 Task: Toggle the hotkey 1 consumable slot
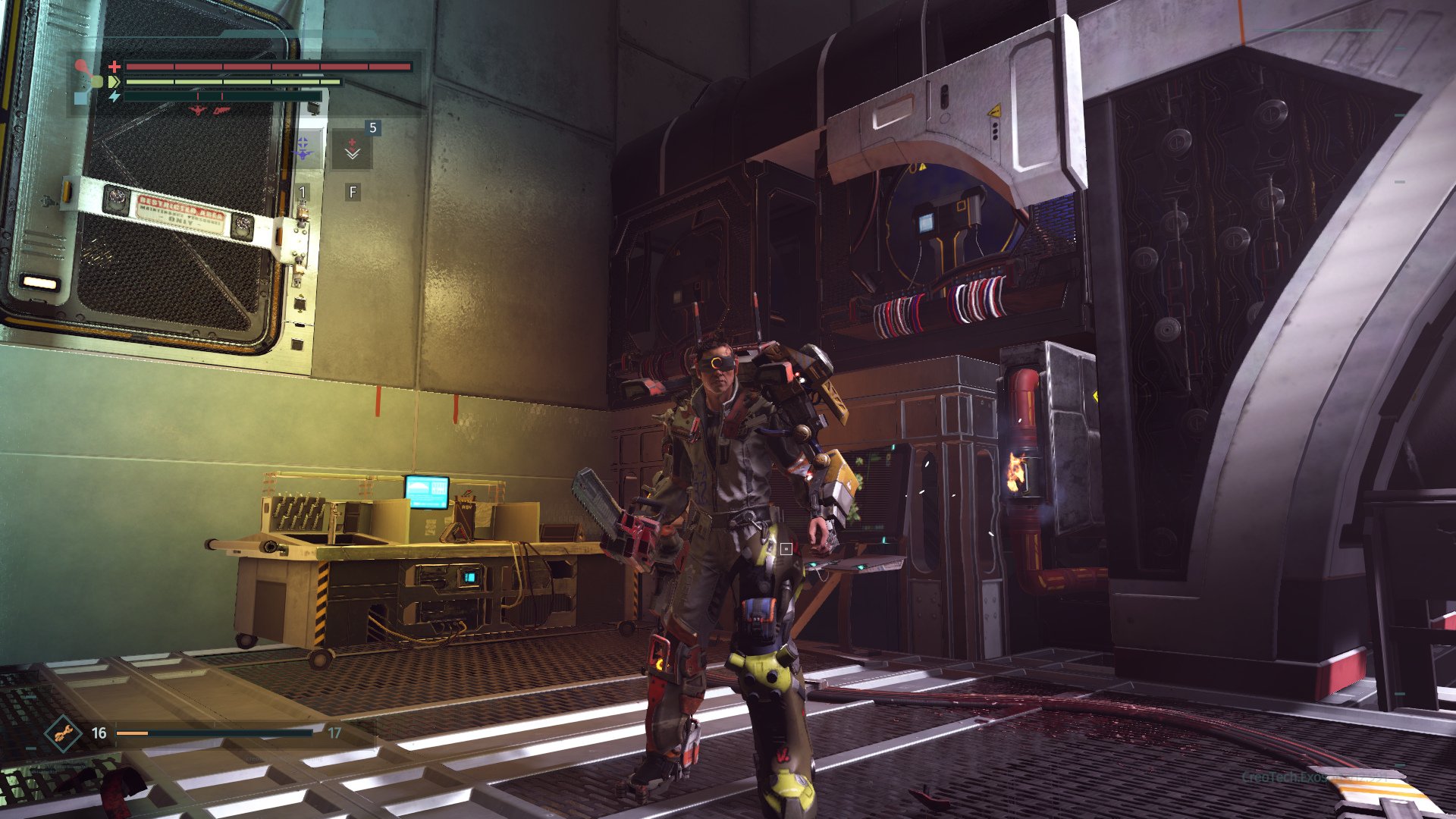pos(303,193)
